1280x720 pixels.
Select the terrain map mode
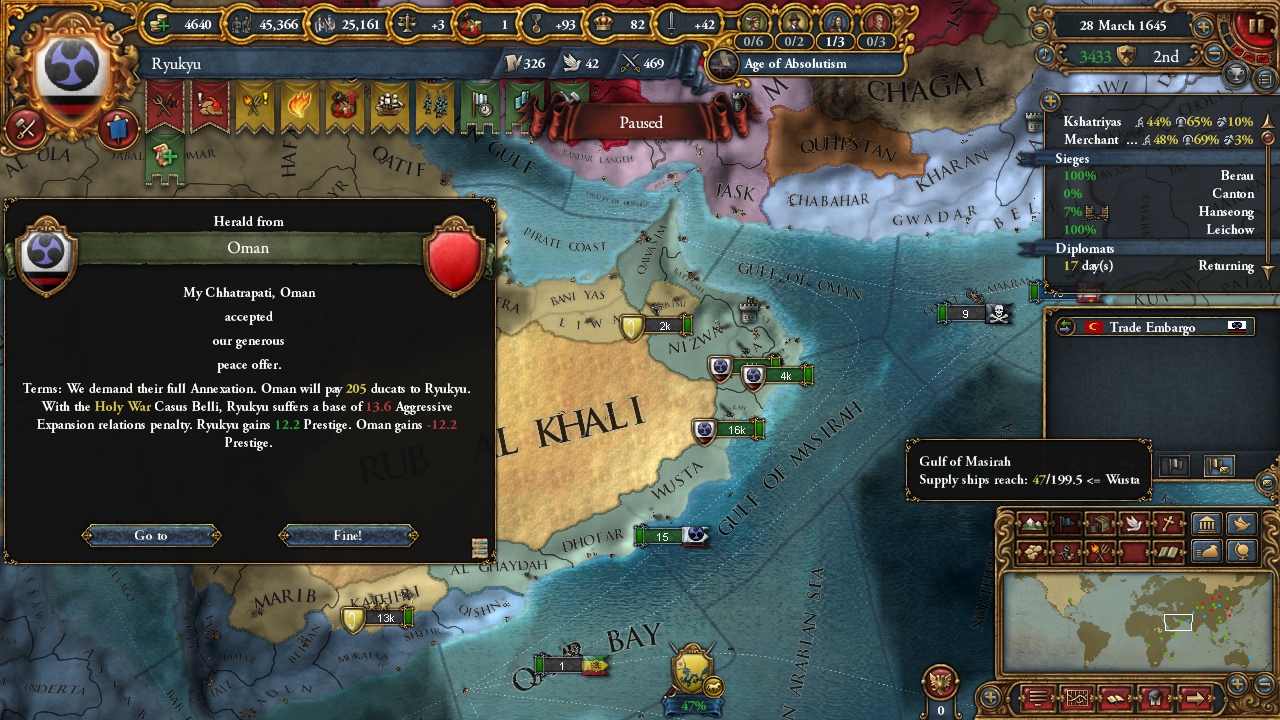tap(1031, 524)
